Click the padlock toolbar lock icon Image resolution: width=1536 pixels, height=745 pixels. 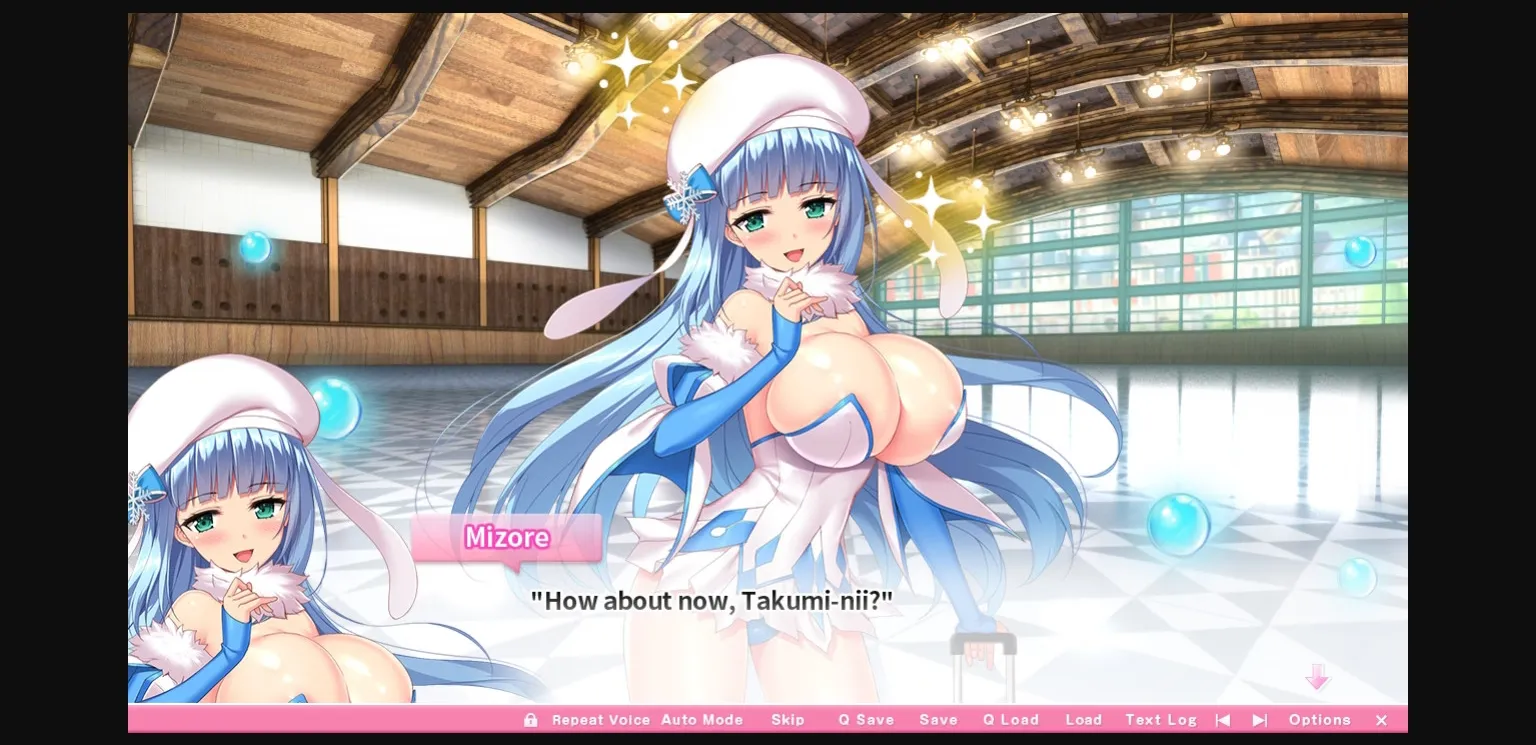point(531,720)
